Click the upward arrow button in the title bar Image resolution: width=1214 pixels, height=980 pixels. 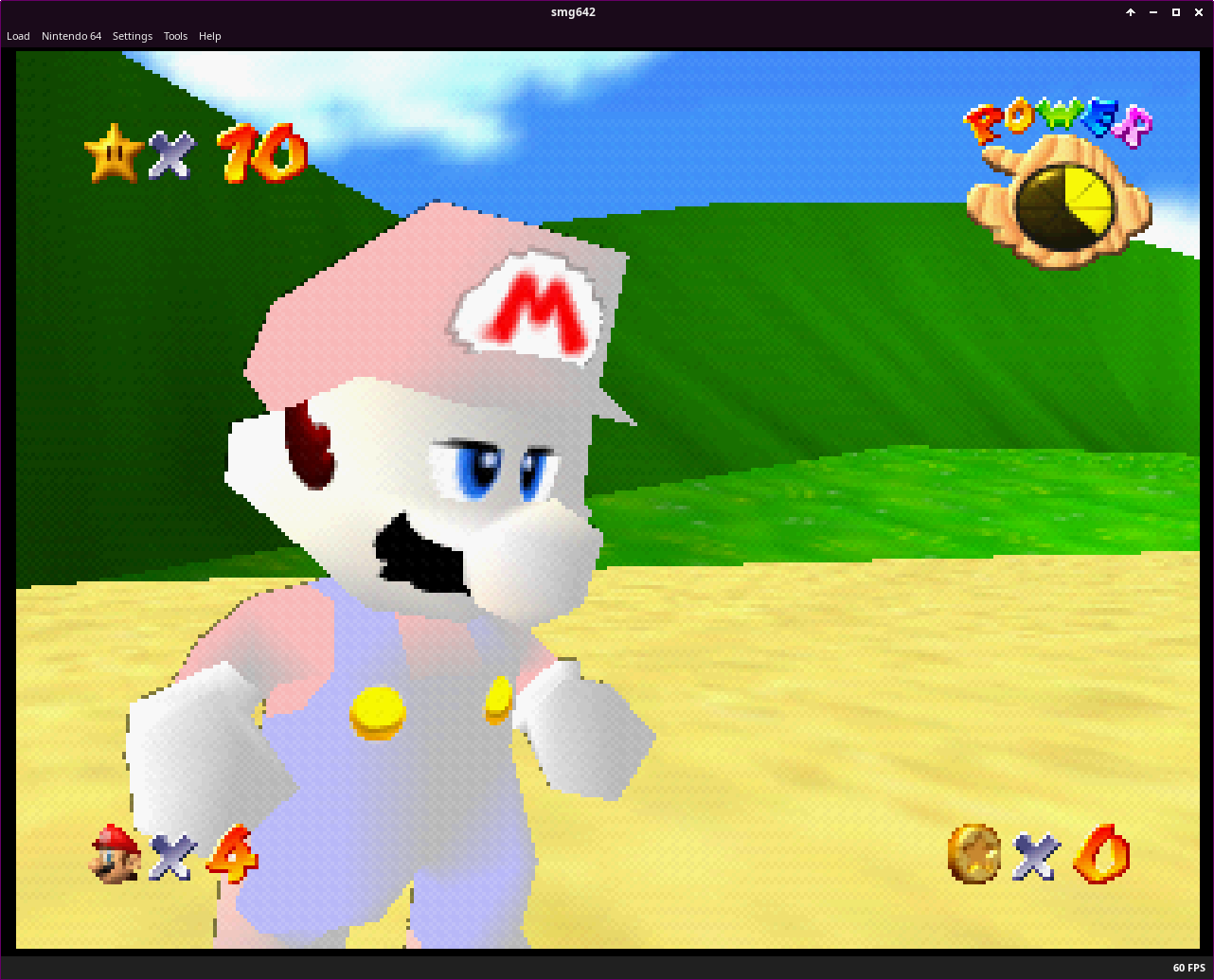pos(1130,11)
